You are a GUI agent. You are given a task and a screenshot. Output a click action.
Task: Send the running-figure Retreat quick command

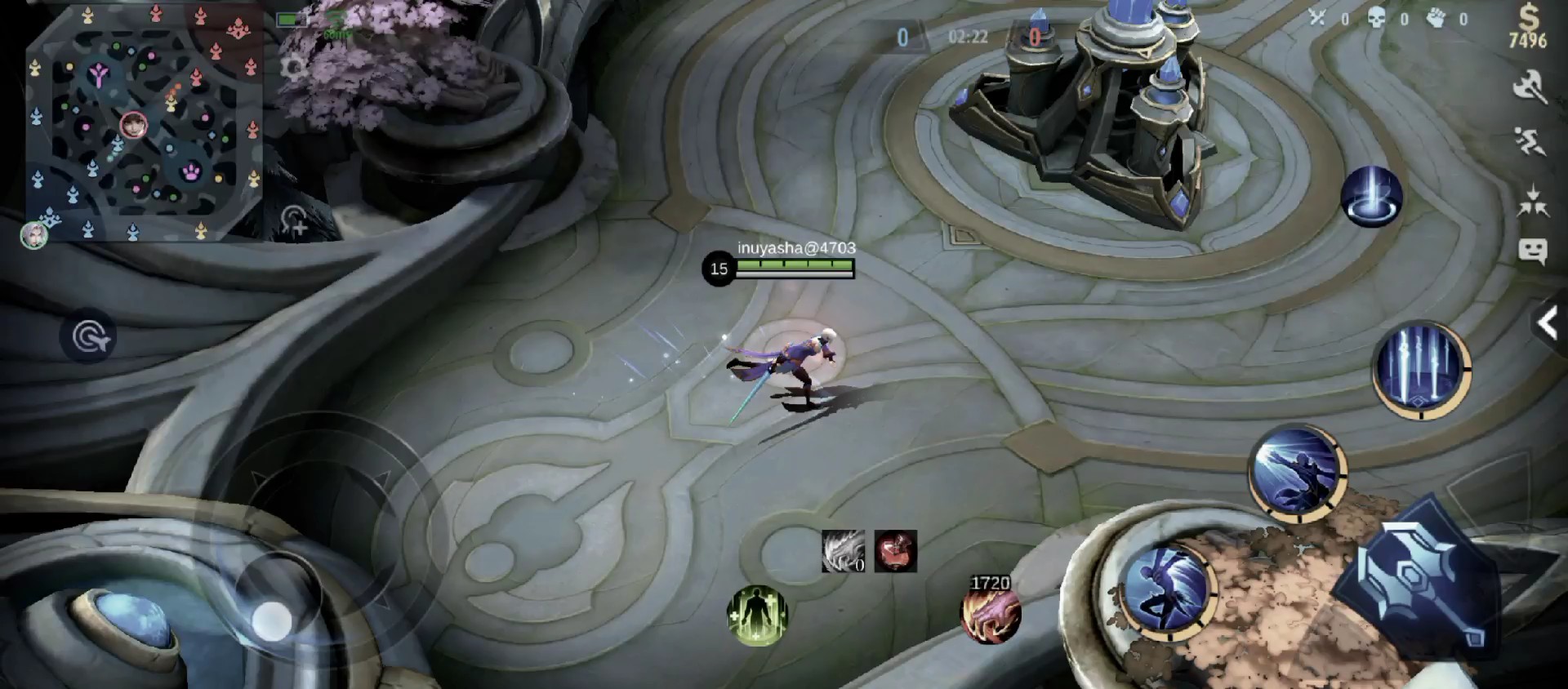pos(1530,142)
